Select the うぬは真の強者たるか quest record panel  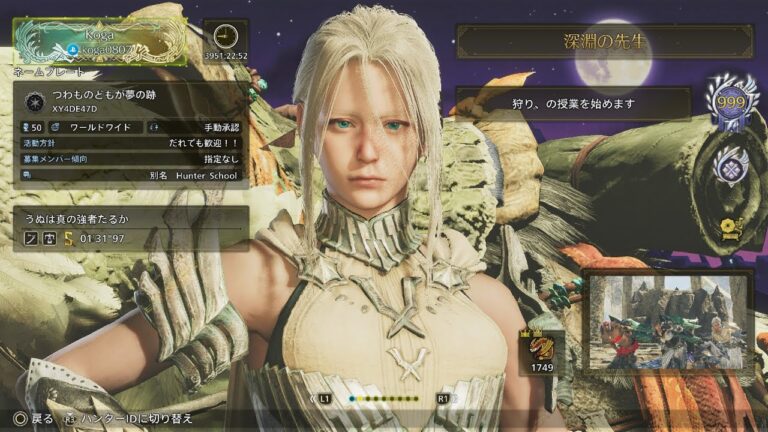pyautogui.click(x=130, y=228)
